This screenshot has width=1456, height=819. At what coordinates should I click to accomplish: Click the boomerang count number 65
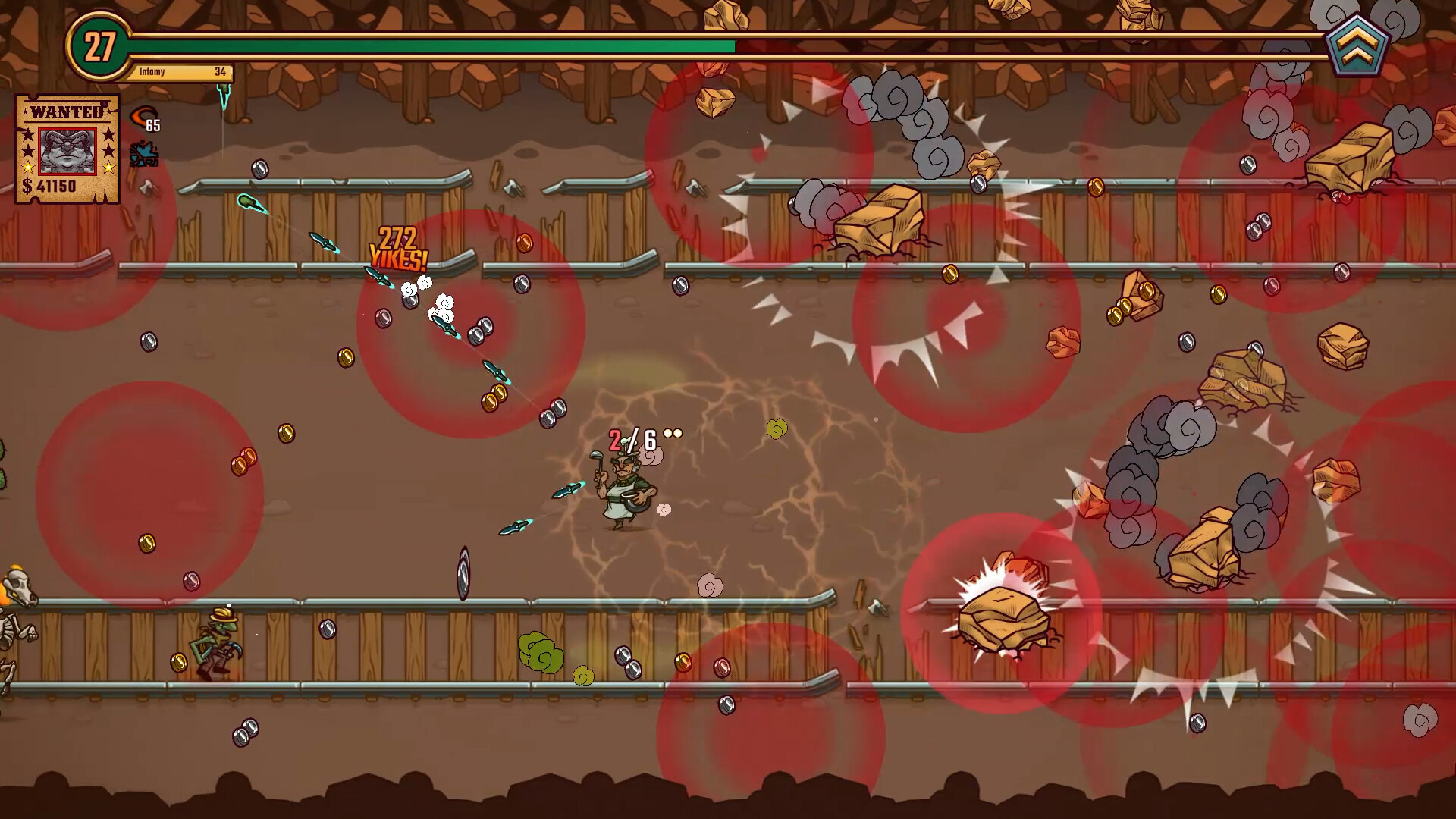pos(152,125)
